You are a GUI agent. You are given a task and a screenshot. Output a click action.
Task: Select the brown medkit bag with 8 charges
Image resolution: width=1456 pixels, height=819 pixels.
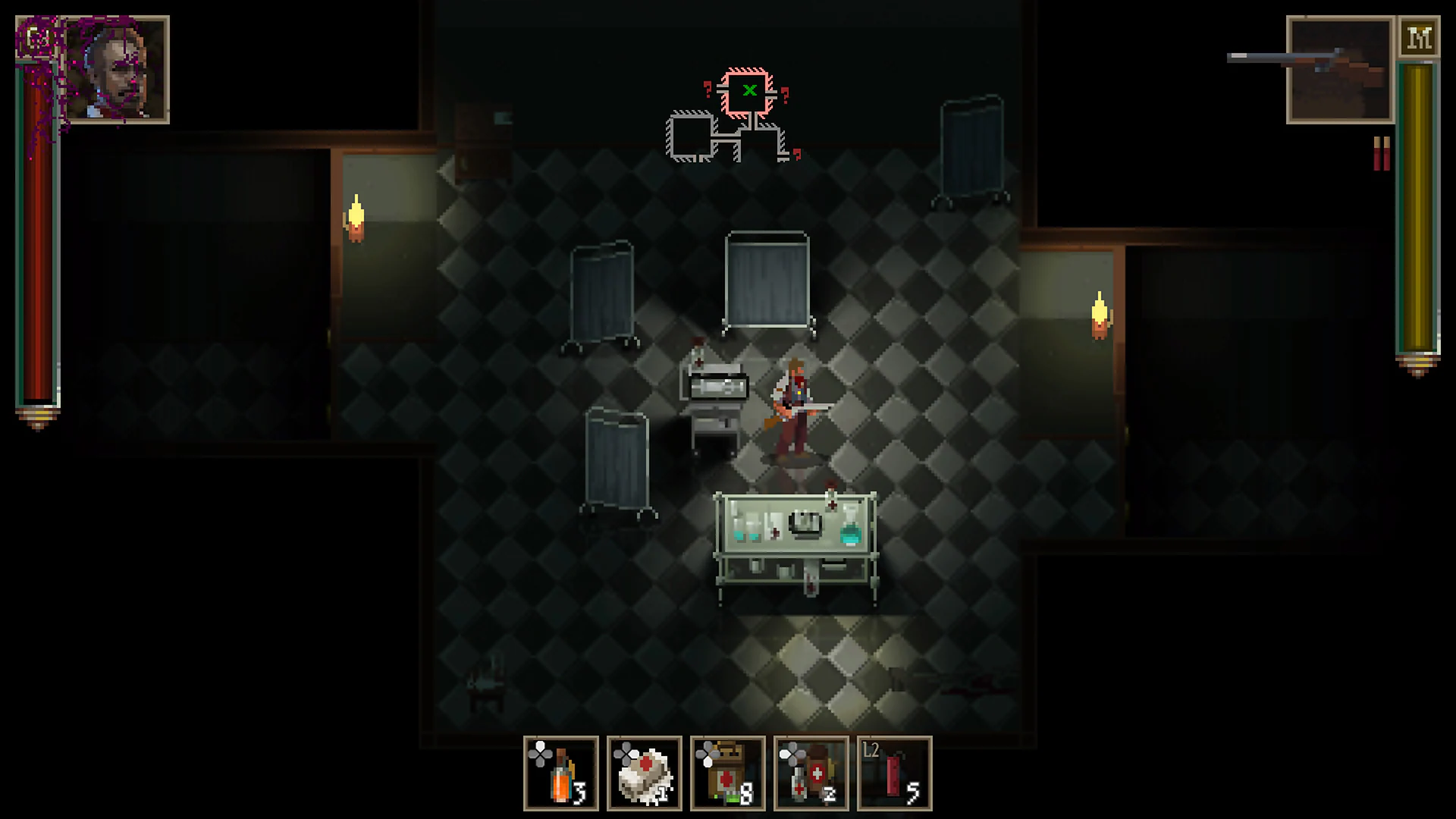coord(728,773)
